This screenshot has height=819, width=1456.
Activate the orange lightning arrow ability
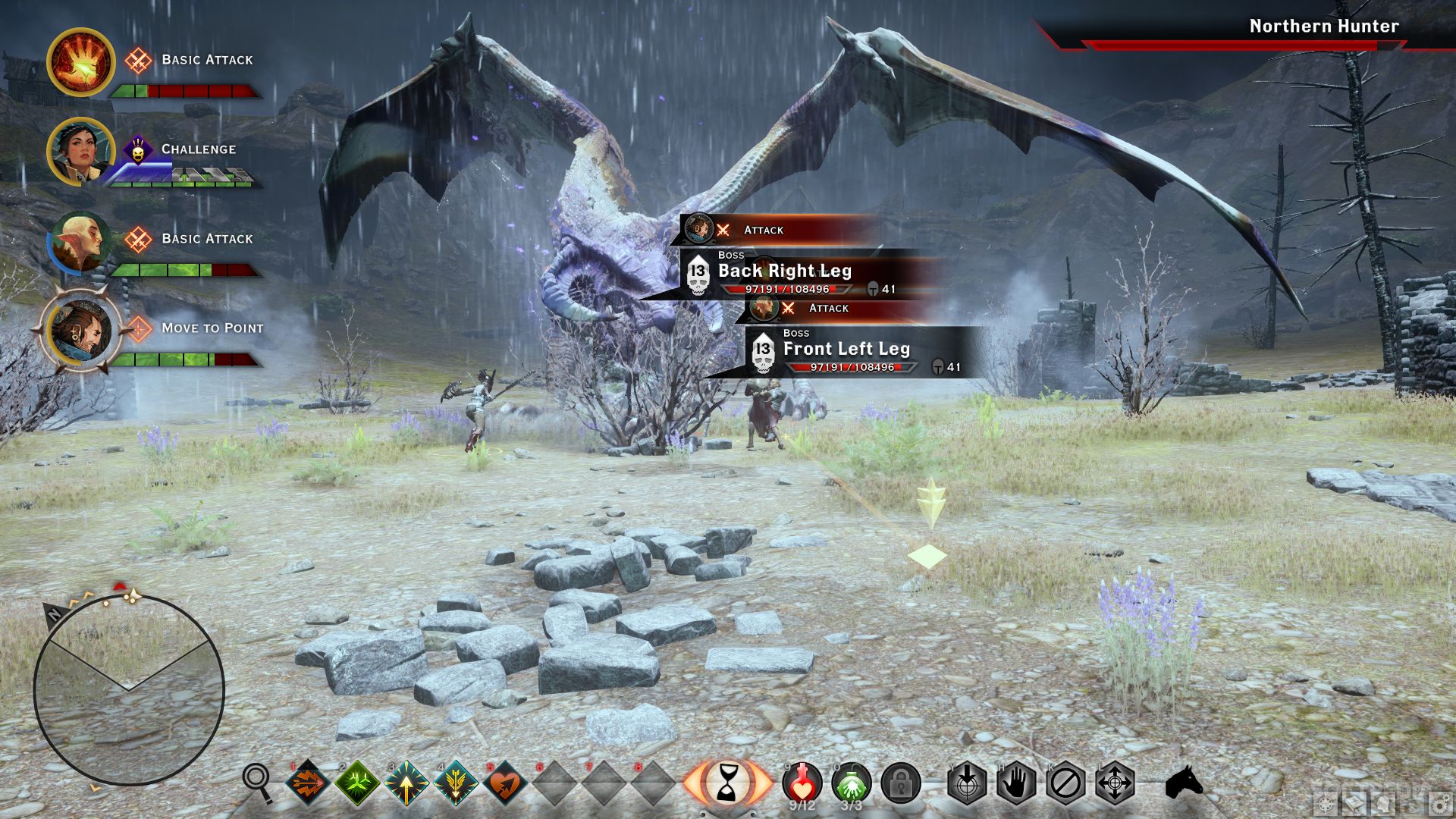pos(307,782)
